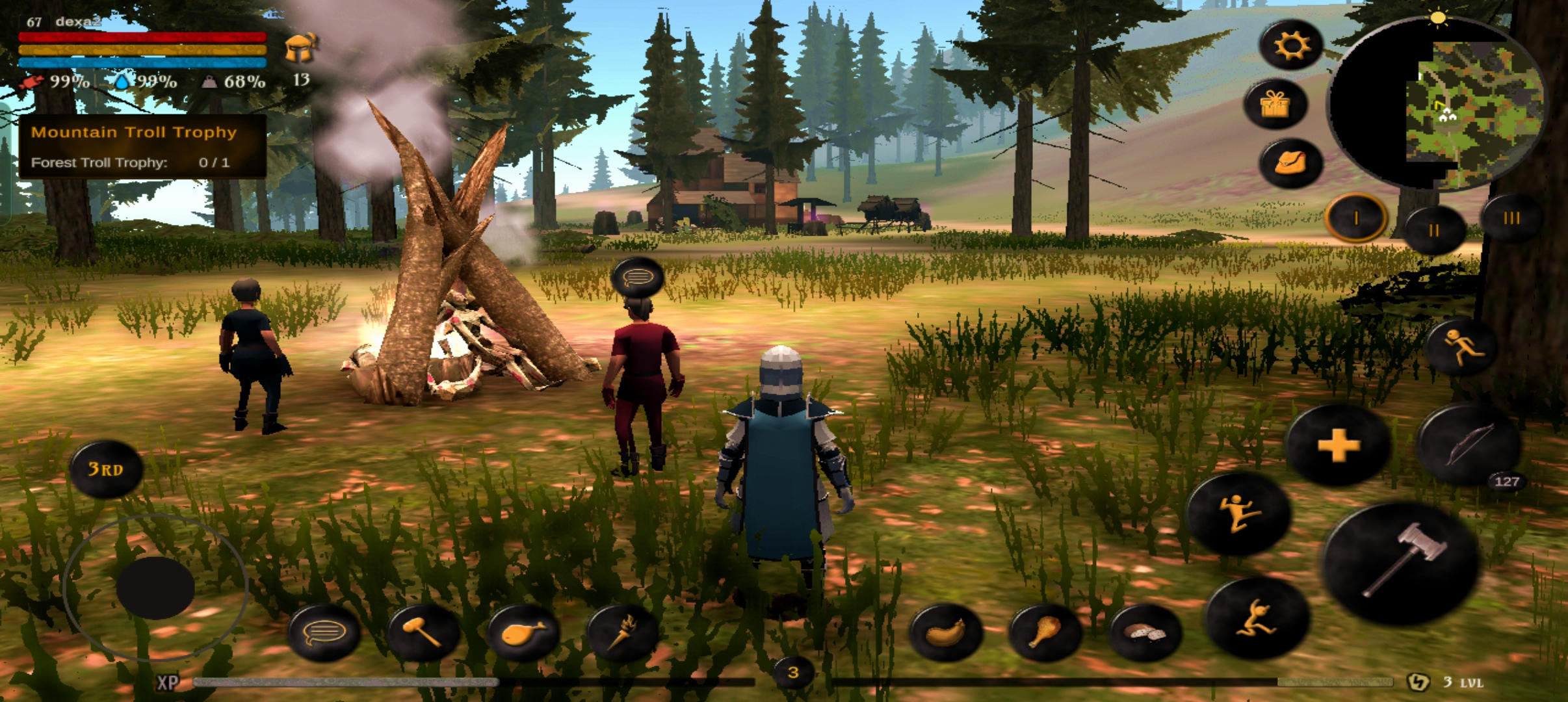Switch to weapon set II
1568x702 pixels.
click(1434, 230)
